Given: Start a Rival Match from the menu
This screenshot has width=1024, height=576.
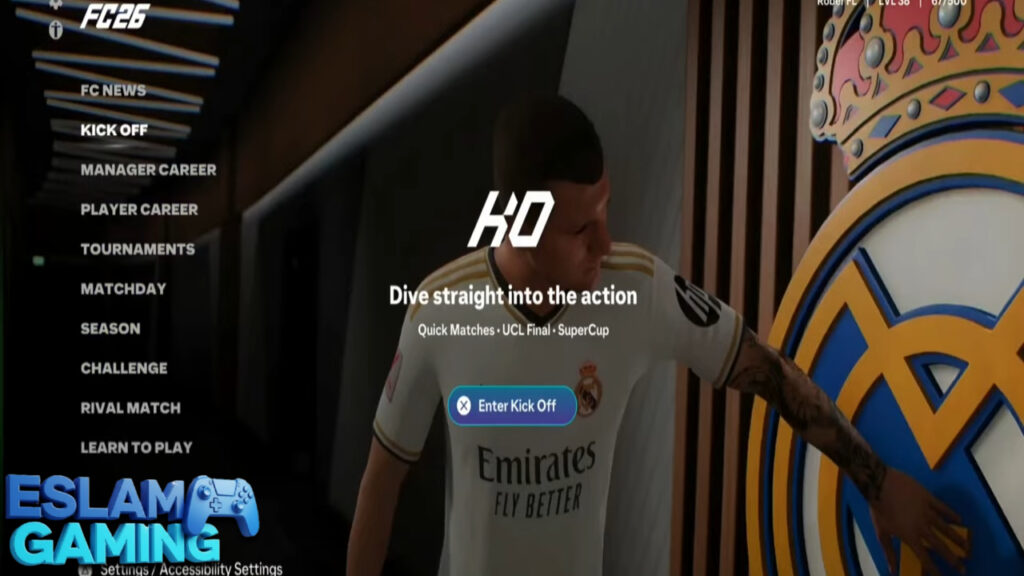Looking at the screenshot, I should pyautogui.click(x=130, y=408).
